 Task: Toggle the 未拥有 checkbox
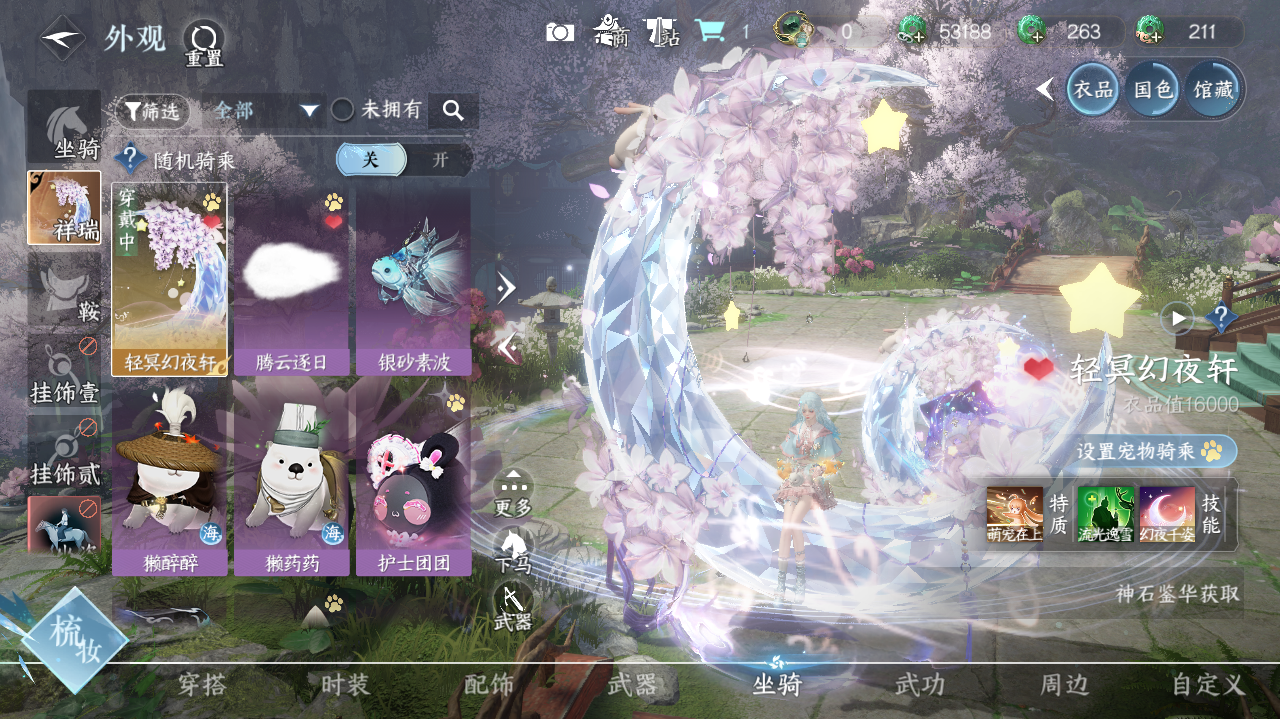343,110
